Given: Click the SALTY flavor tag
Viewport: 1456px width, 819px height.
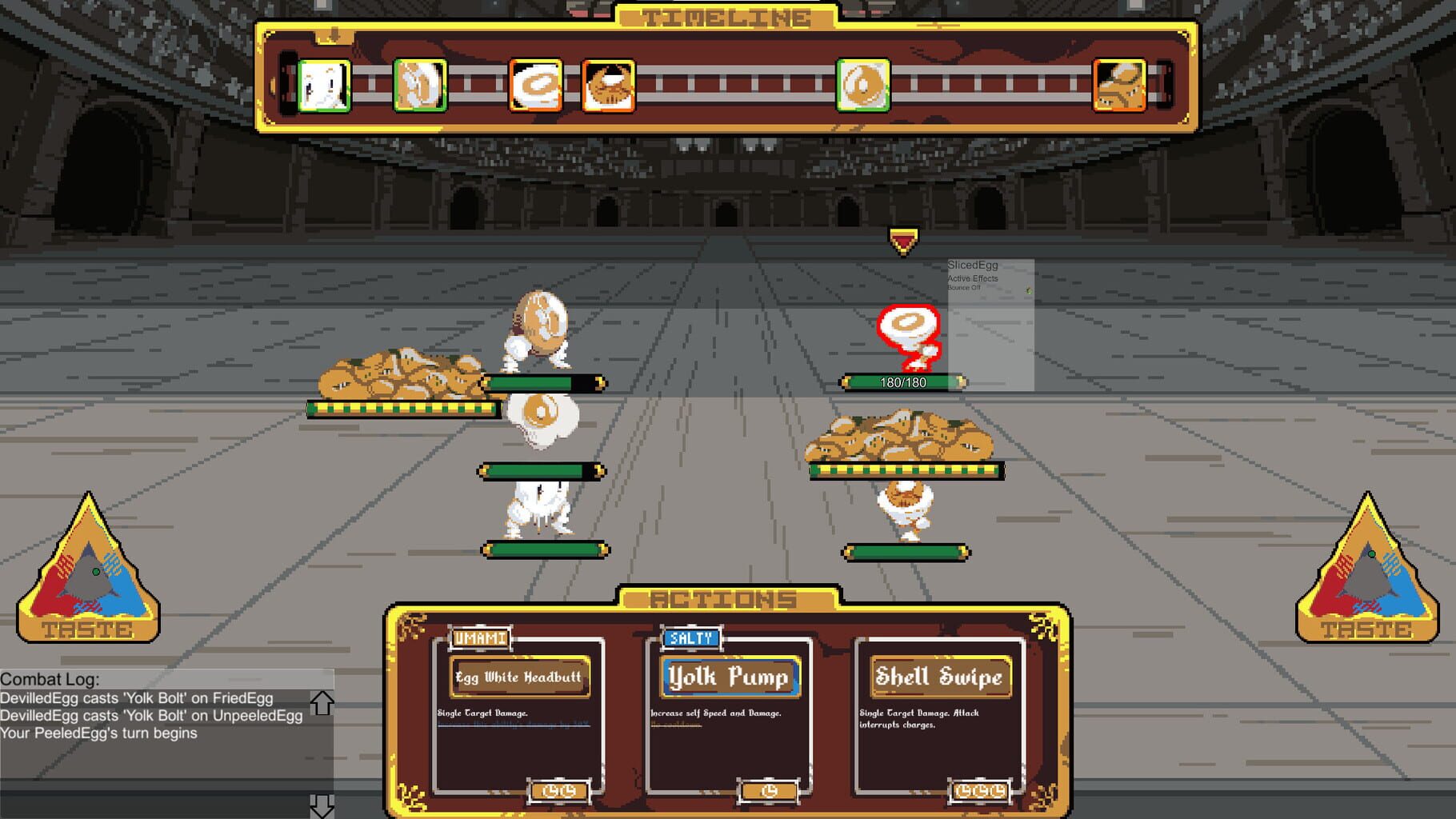Looking at the screenshot, I should 690,638.
